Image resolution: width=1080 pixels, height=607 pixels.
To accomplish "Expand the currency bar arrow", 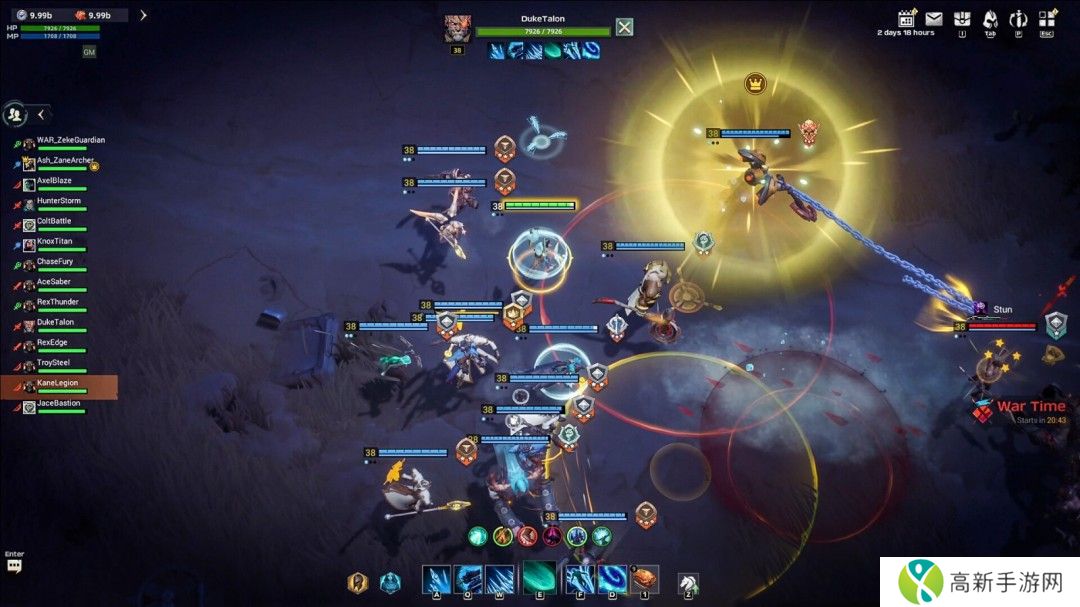I will tap(143, 15).
